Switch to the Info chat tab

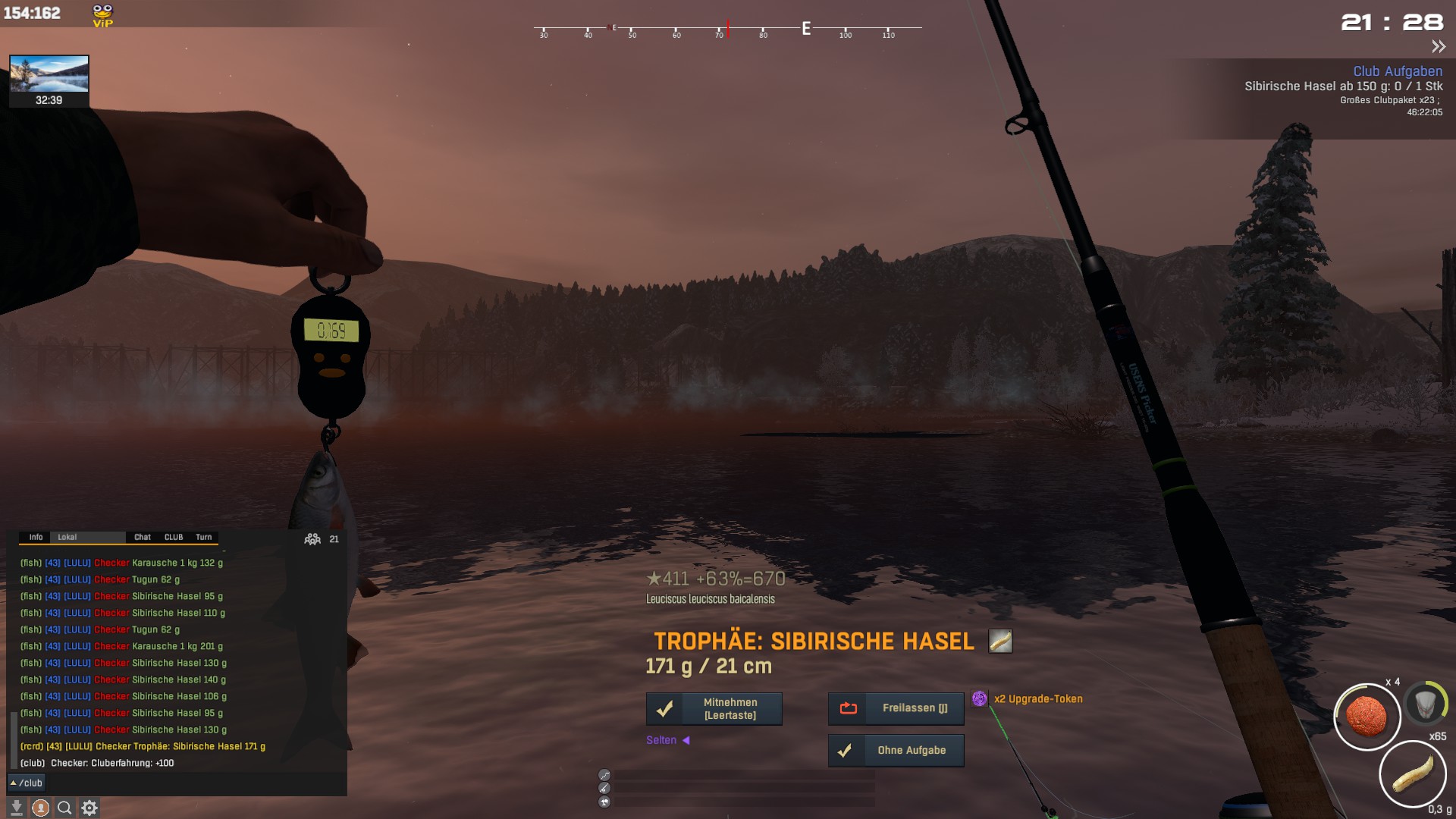point(36,537)
